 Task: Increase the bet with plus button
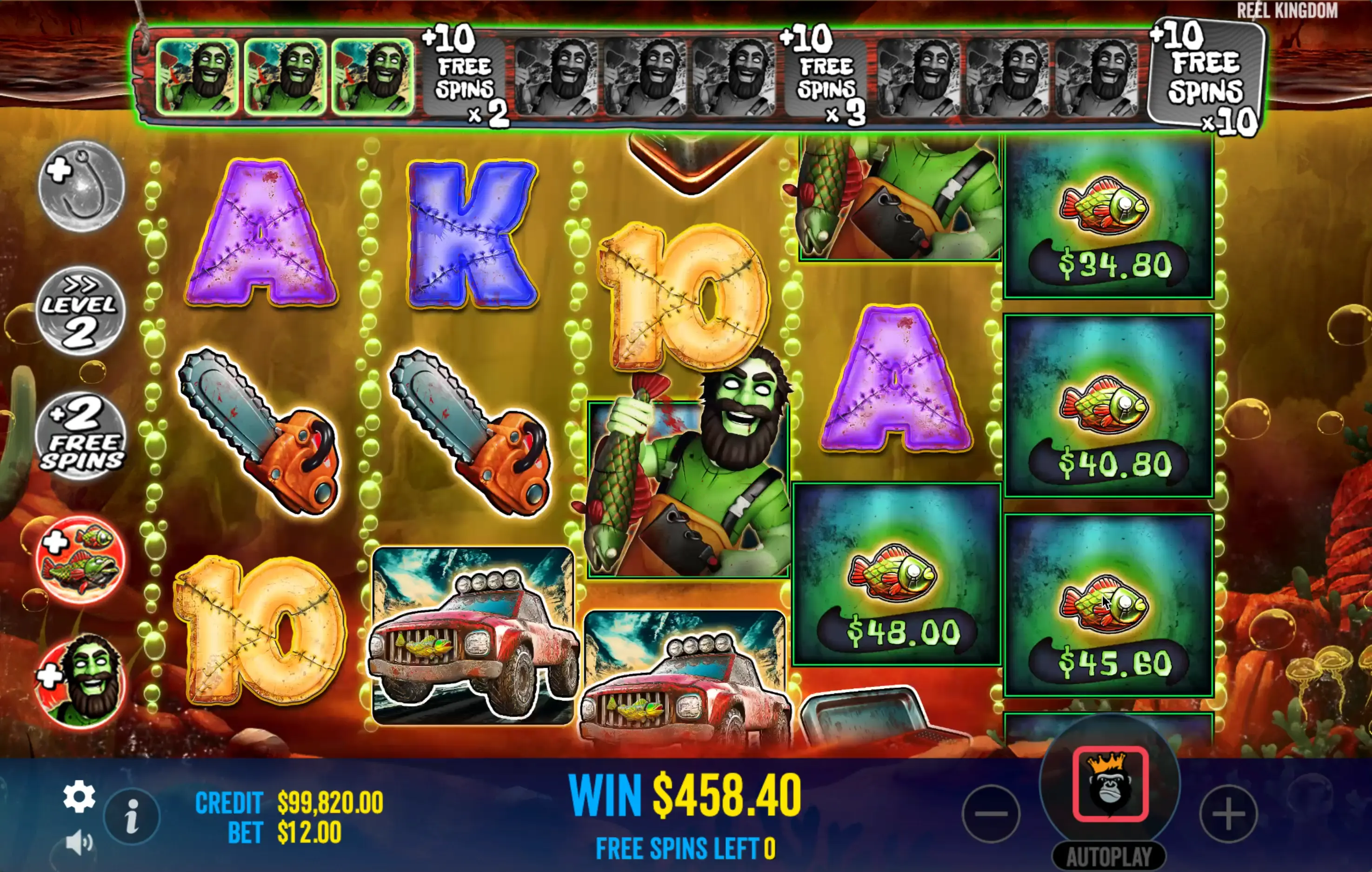click(1228, 813)
